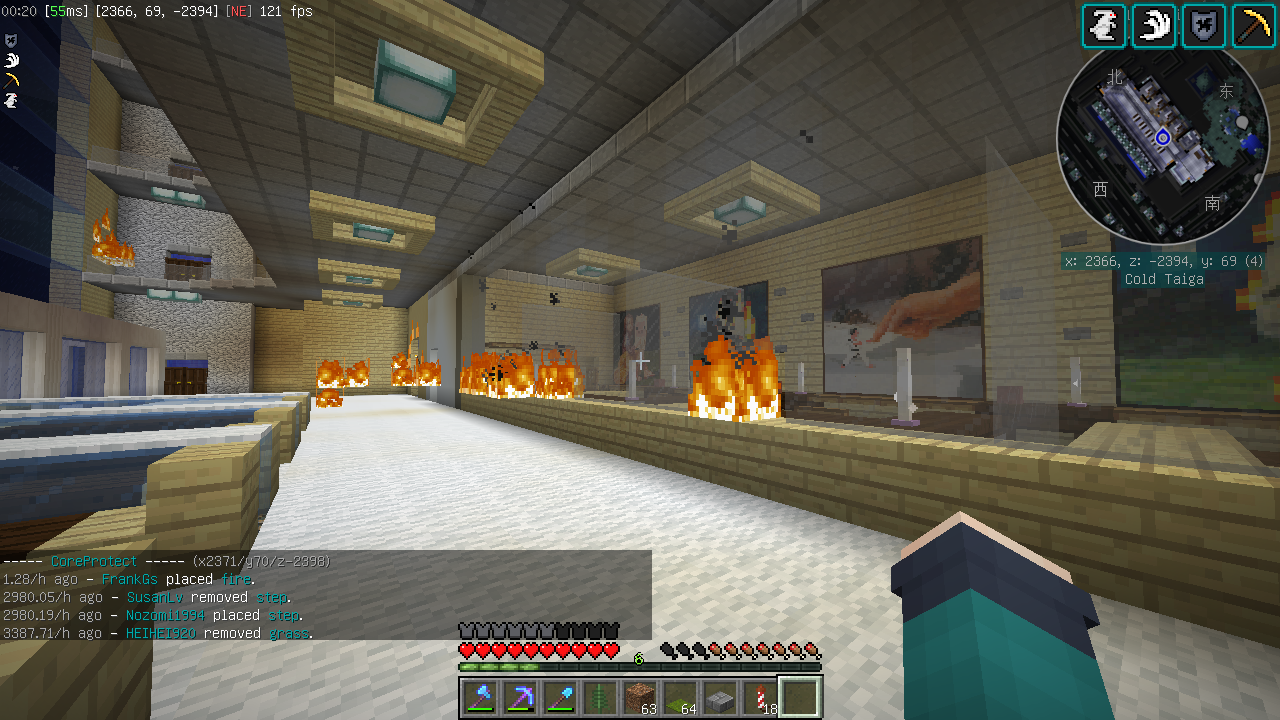Click the framed Speed swirl effect icon

click(x=1154, y=26)
